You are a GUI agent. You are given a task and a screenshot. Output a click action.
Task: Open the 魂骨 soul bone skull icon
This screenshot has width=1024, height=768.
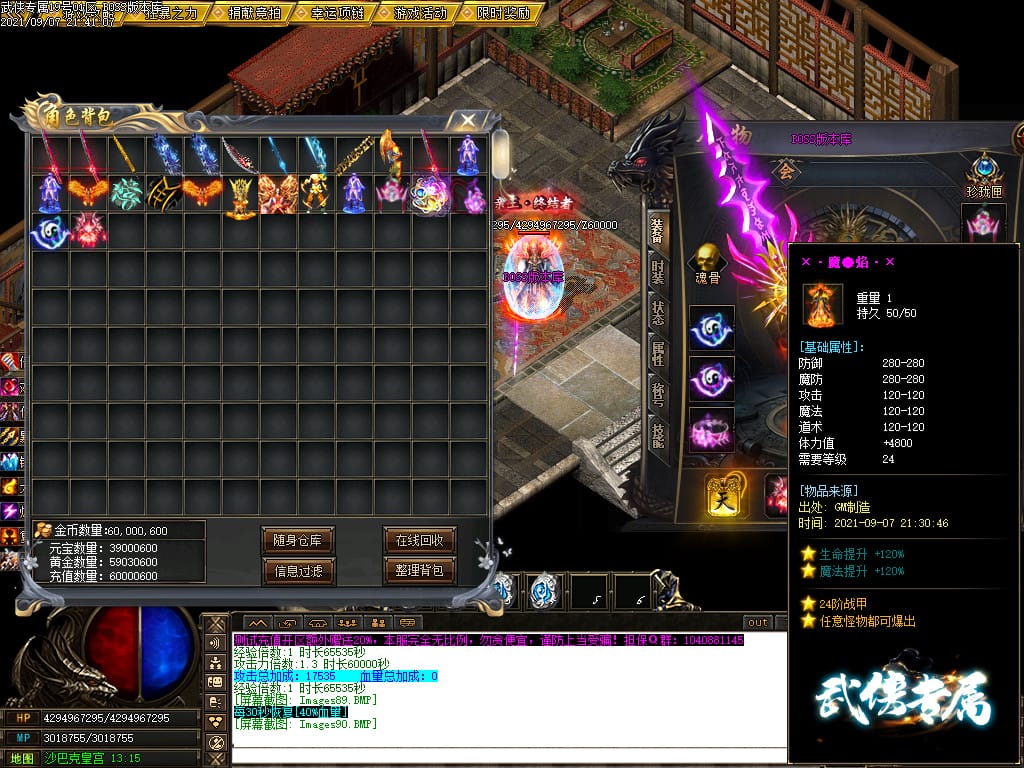click(707, 263)
